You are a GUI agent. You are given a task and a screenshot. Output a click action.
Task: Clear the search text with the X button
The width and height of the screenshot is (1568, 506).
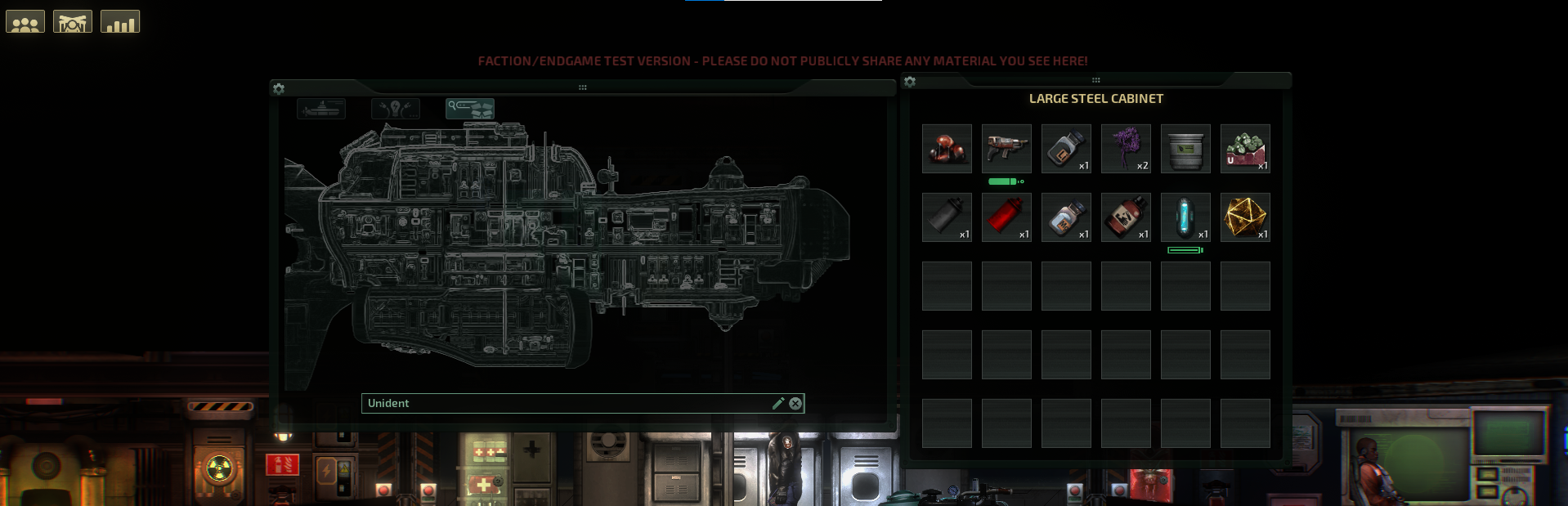pyautogui.click(x=795, y=403)
